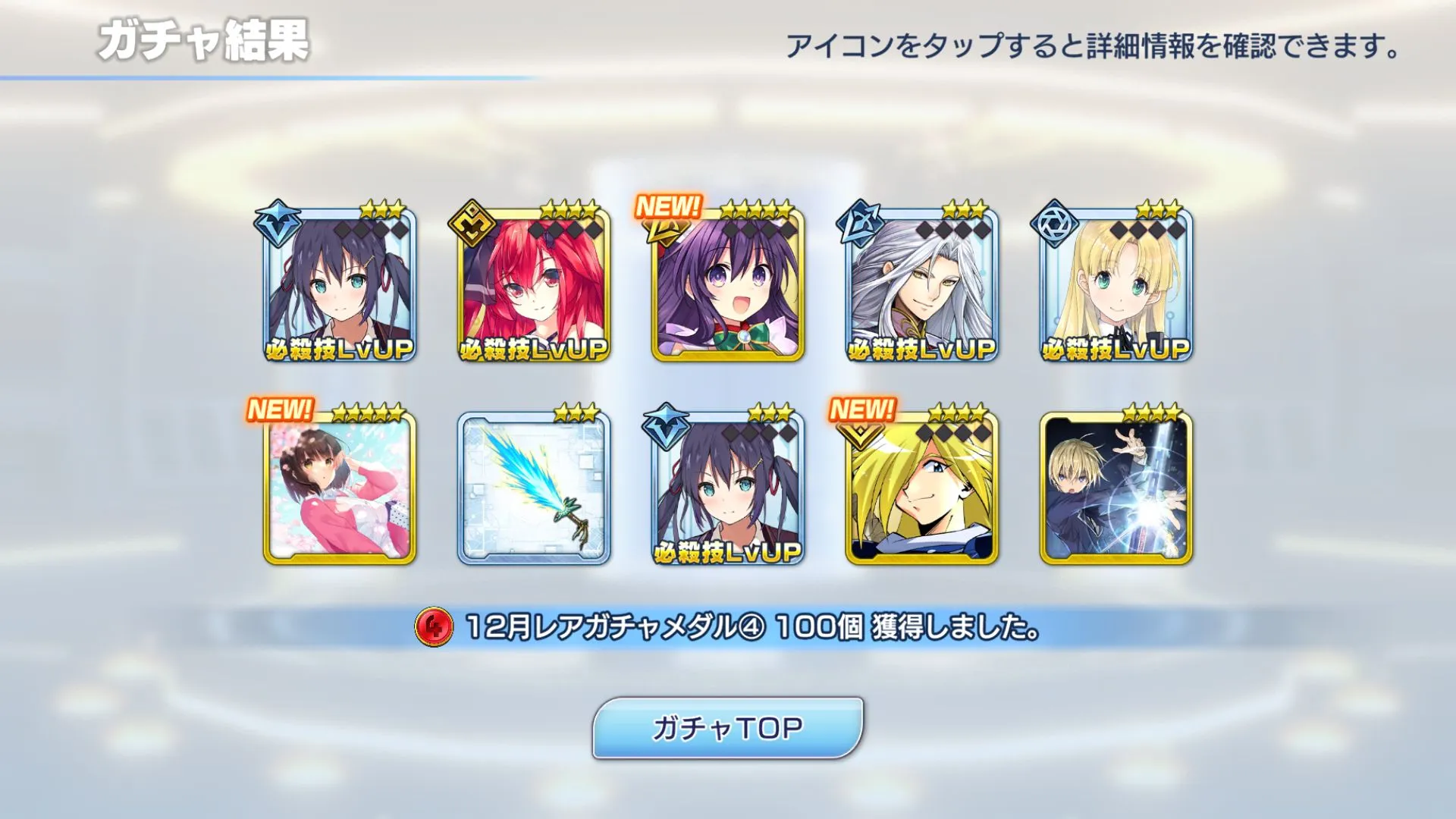
Task: Check the blonde girl with green eyes card
Action: (1116, 284)
